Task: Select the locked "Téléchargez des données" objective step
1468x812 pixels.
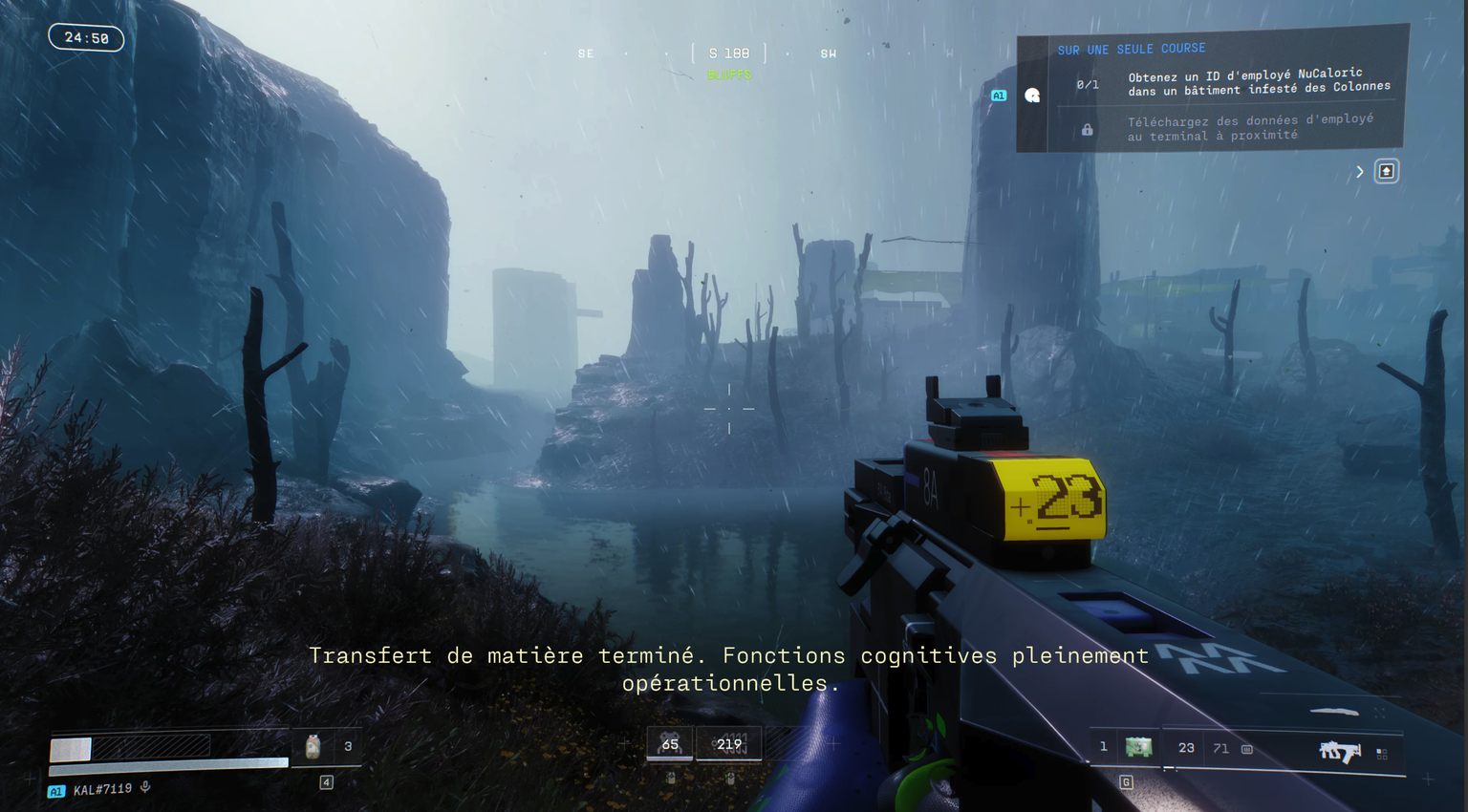Action: point(1248,128)
